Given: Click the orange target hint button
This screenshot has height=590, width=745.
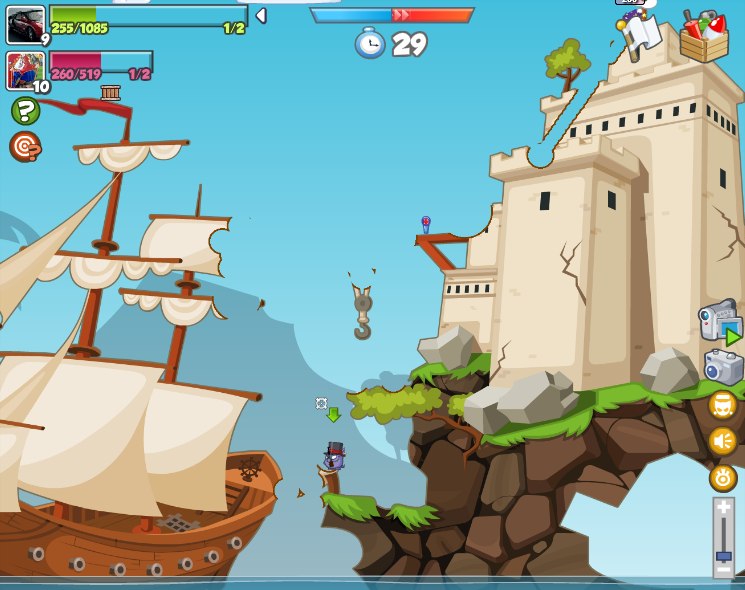Looking at the screenshot, I should coord(25,147).
